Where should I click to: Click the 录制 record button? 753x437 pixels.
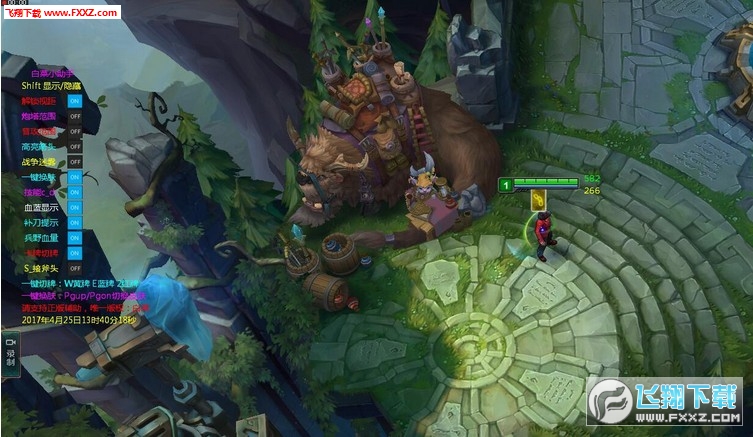10,351
